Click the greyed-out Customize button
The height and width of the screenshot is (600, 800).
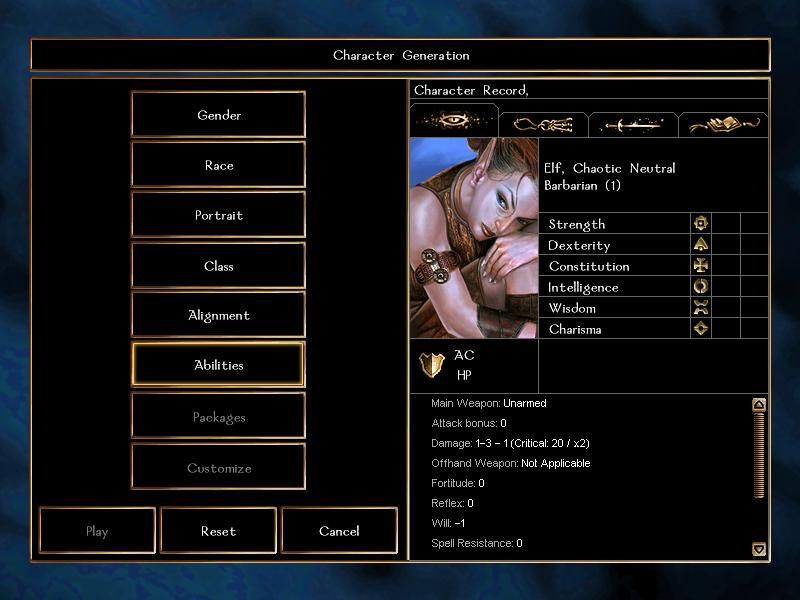[x=218, y=468]
